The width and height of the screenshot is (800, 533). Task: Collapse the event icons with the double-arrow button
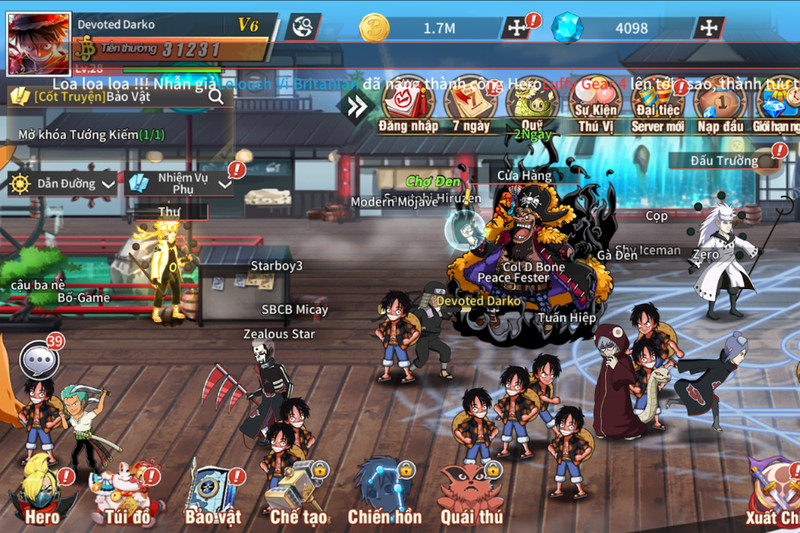click(x=357, y=107)
